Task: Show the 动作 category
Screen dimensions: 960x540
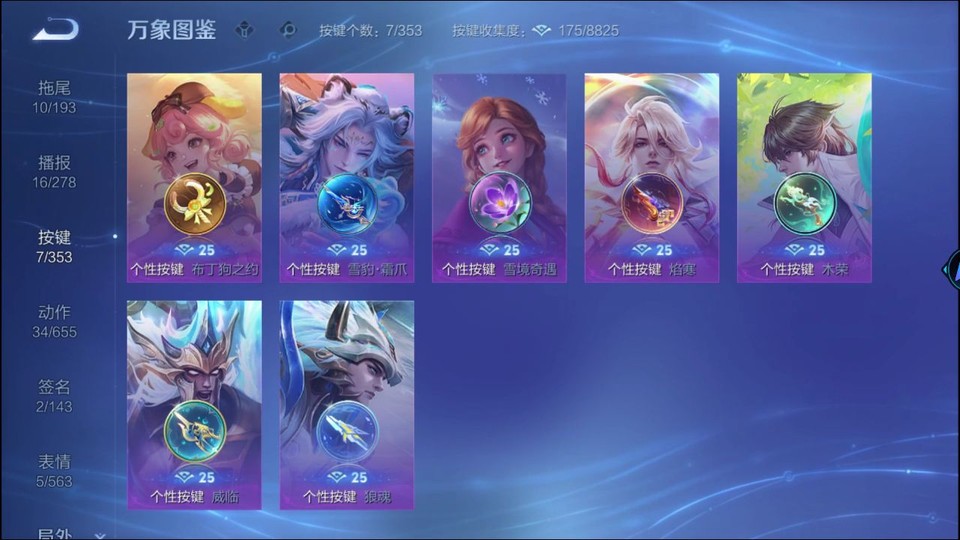Action: [54, 321]
